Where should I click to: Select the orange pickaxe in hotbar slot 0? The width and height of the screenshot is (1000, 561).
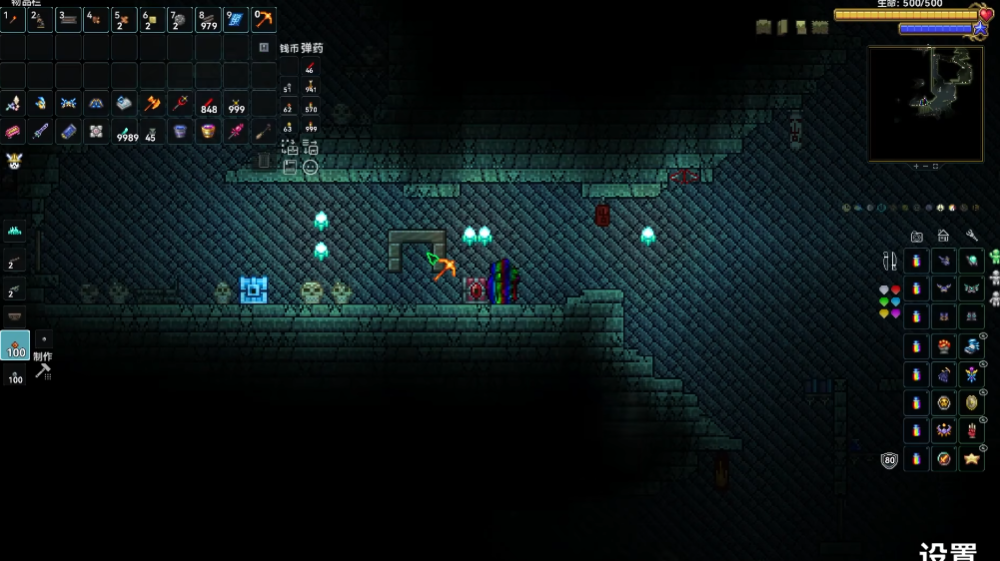(264, 20)
